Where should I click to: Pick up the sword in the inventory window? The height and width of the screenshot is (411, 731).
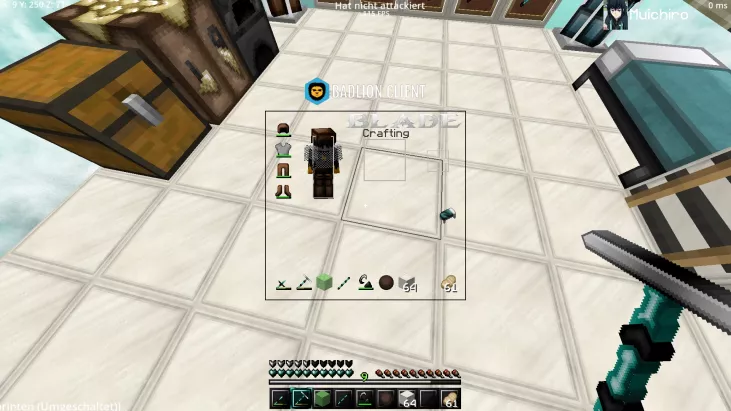coord(283,284)
